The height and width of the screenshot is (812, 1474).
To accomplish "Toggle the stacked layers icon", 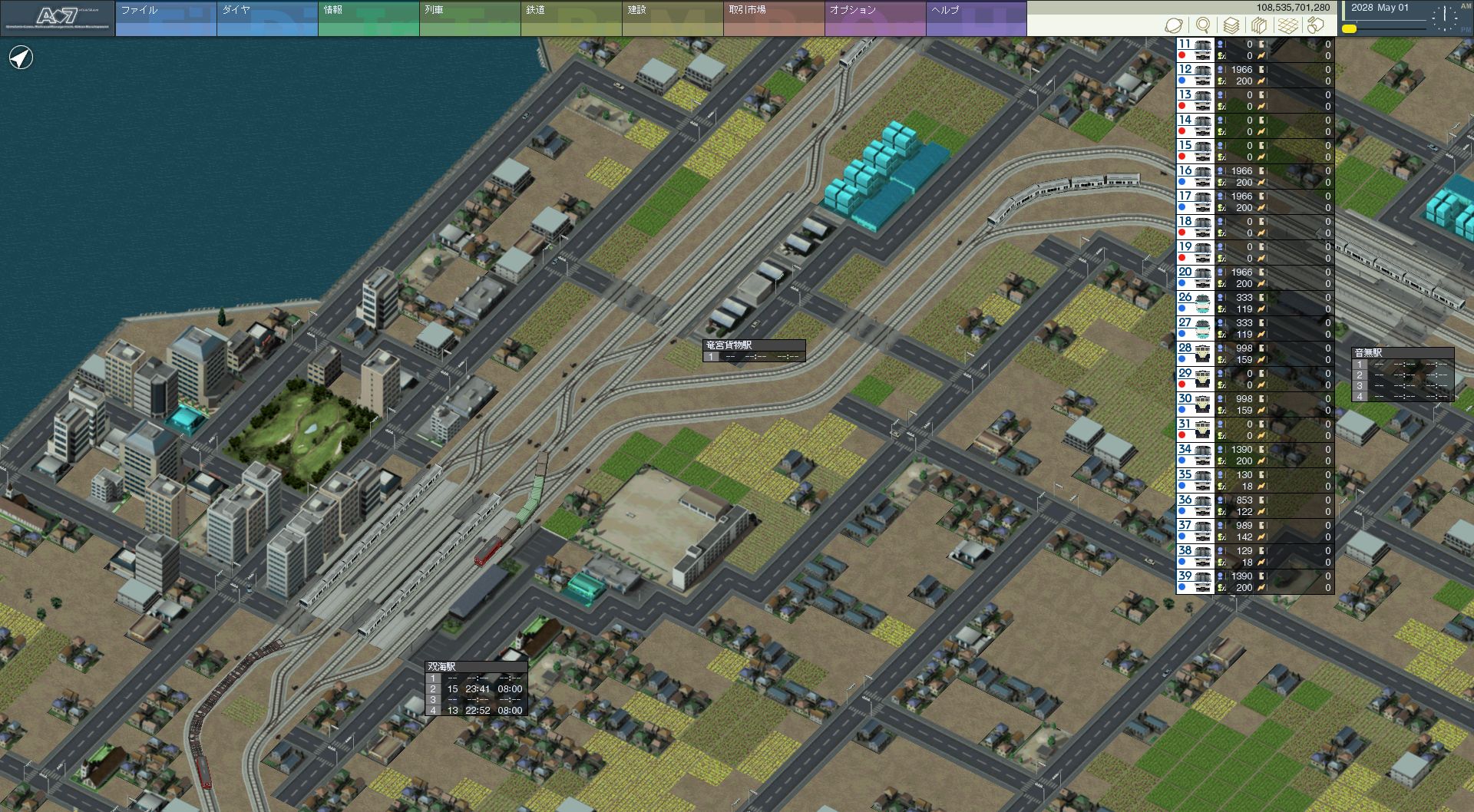I will [1231, 25].
